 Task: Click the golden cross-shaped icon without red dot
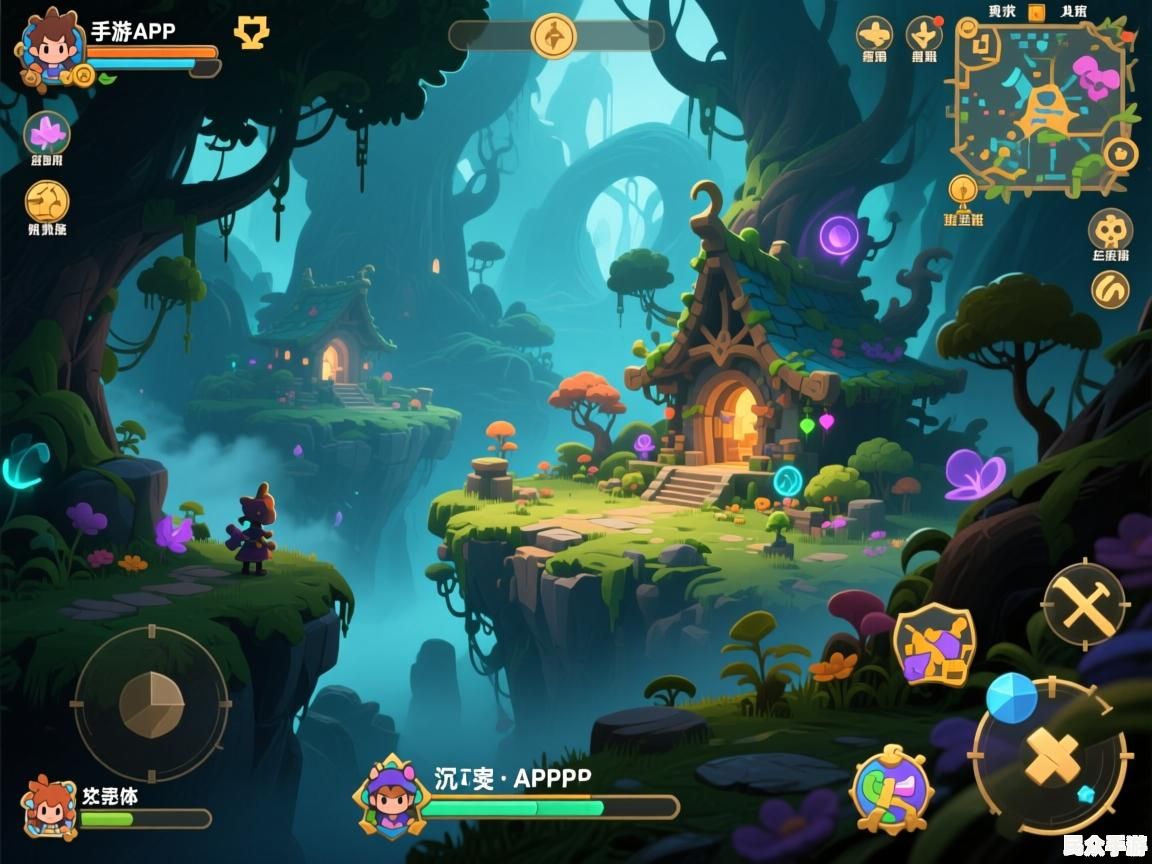coord(874,35)
